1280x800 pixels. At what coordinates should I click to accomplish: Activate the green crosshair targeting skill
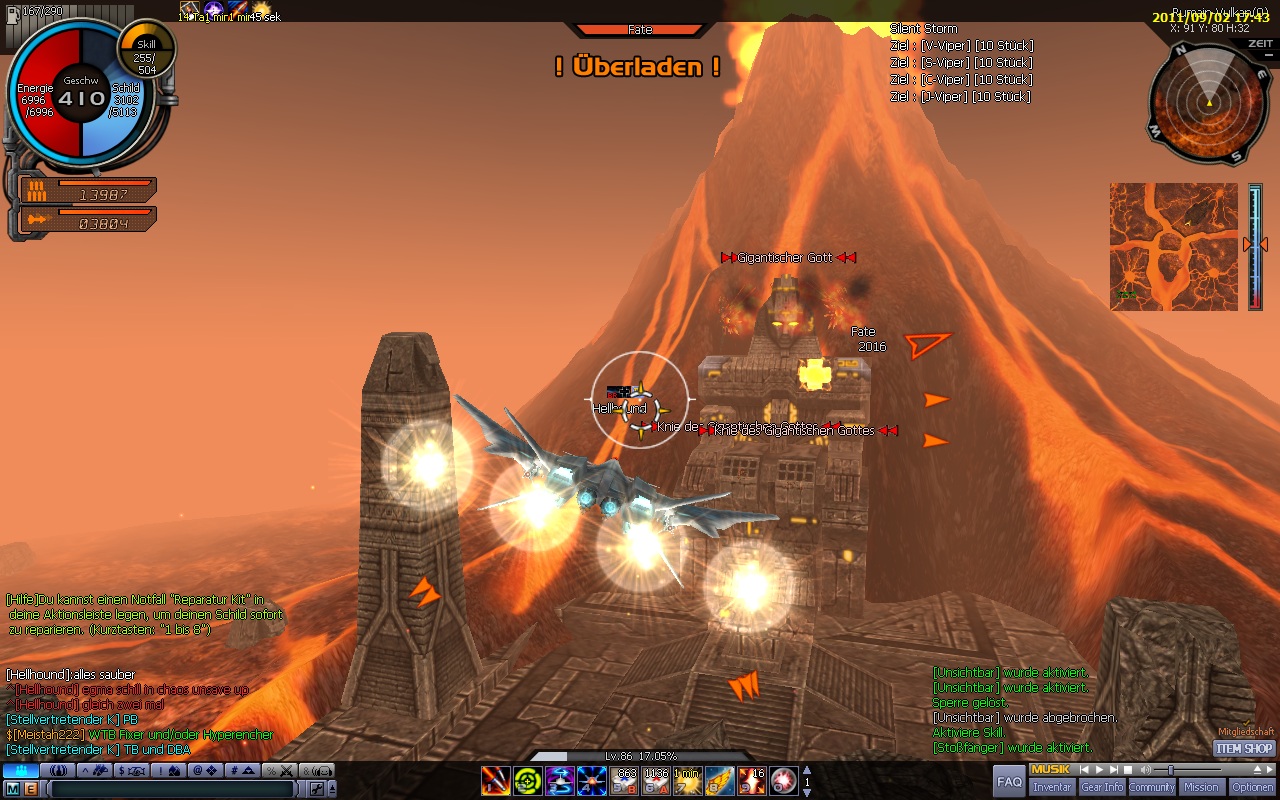528,781
